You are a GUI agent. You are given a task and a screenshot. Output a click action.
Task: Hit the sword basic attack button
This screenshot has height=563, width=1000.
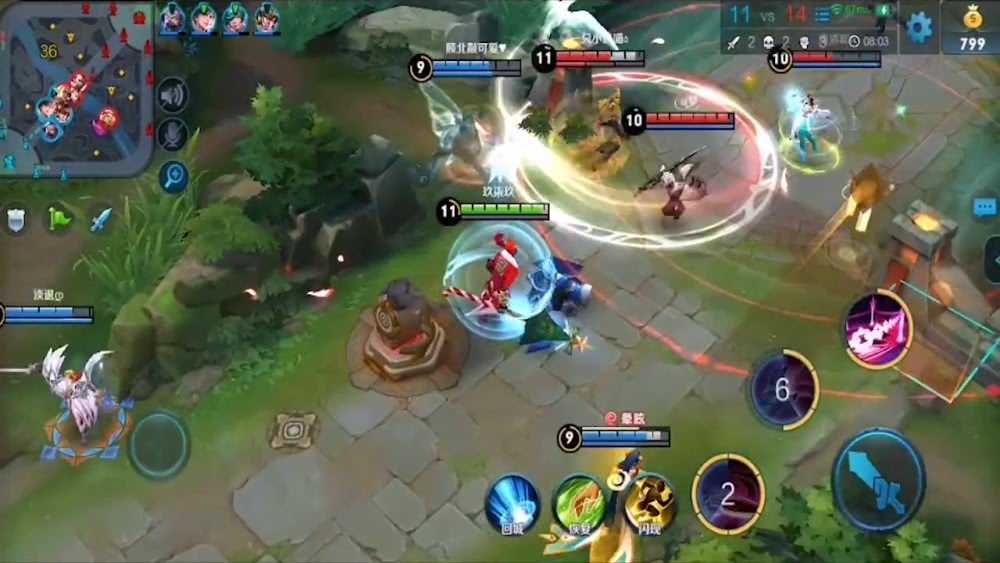coord(878,479)
